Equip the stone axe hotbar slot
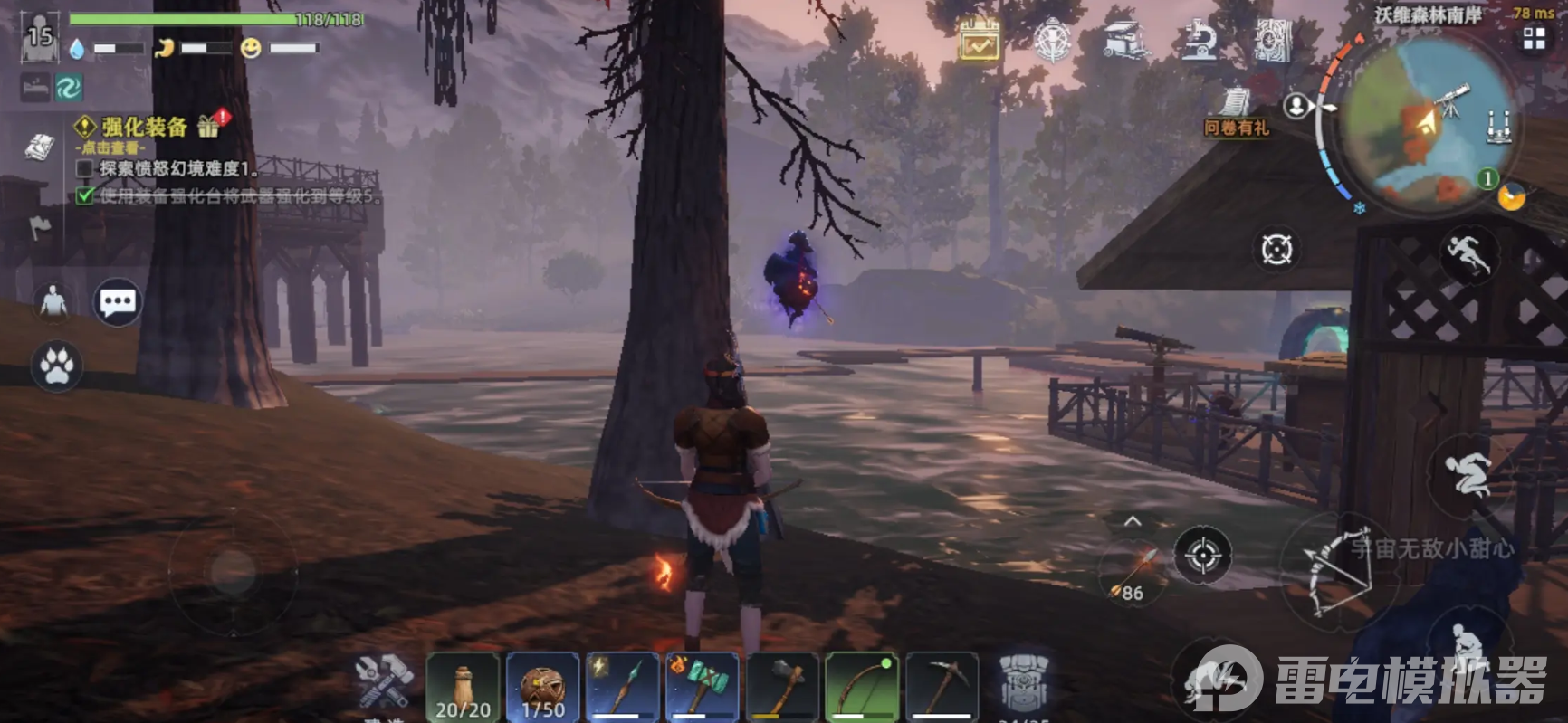 [x=781, y=687]
